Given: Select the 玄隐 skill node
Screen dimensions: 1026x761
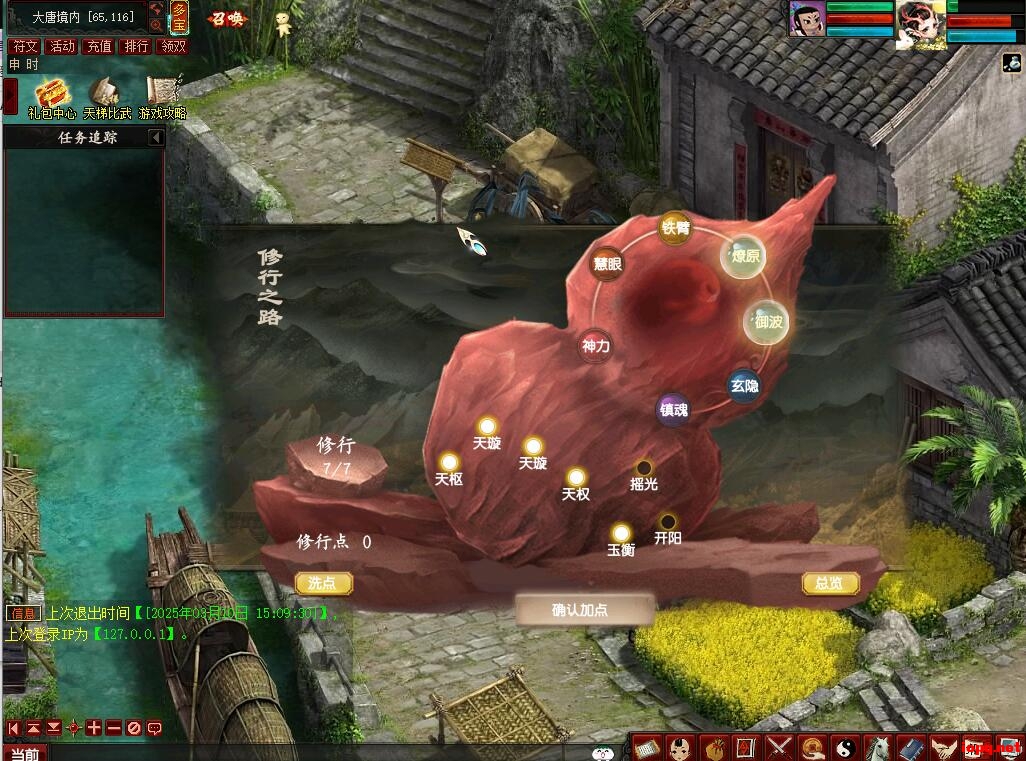Looking at the screenshot, I should coord(744,385).
